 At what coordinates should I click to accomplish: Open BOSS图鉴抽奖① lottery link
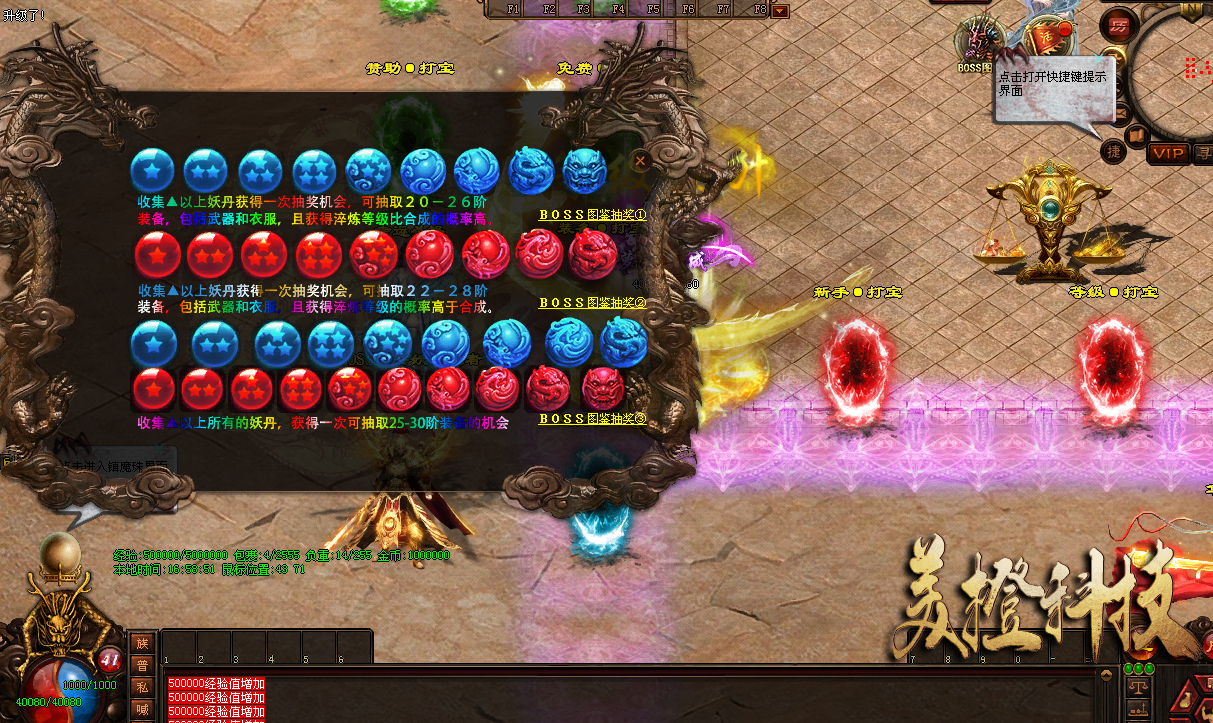[592, 215]
